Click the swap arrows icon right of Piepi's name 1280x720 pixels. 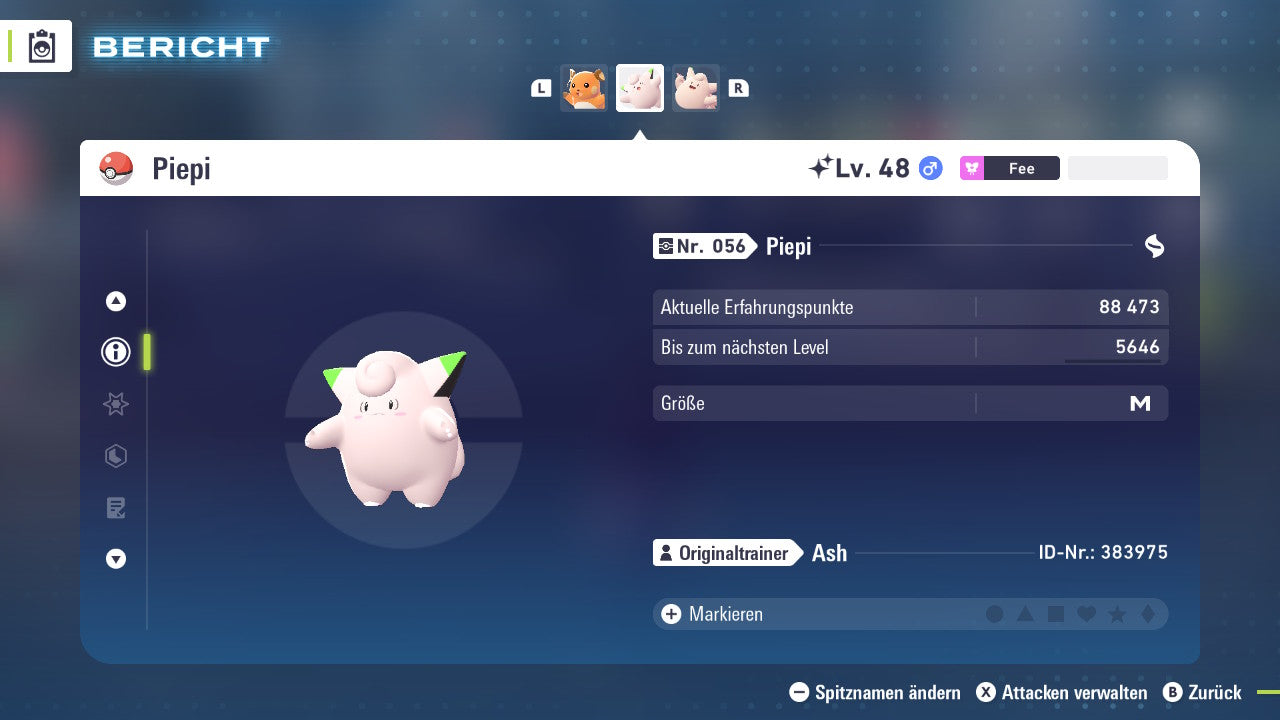click(1155, 246)
